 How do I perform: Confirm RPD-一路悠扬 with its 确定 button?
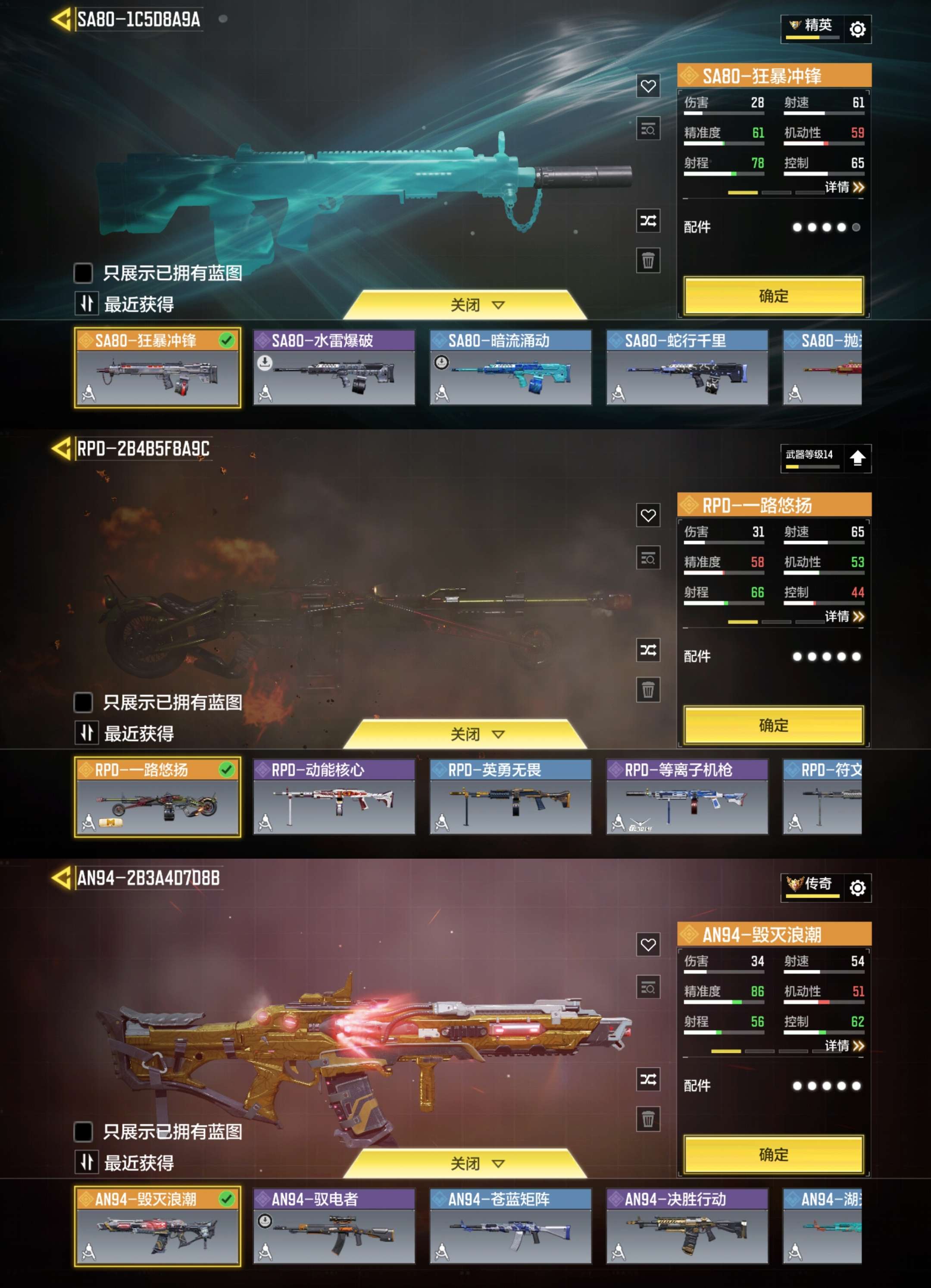pyautogui.click(x=773, y=725)
